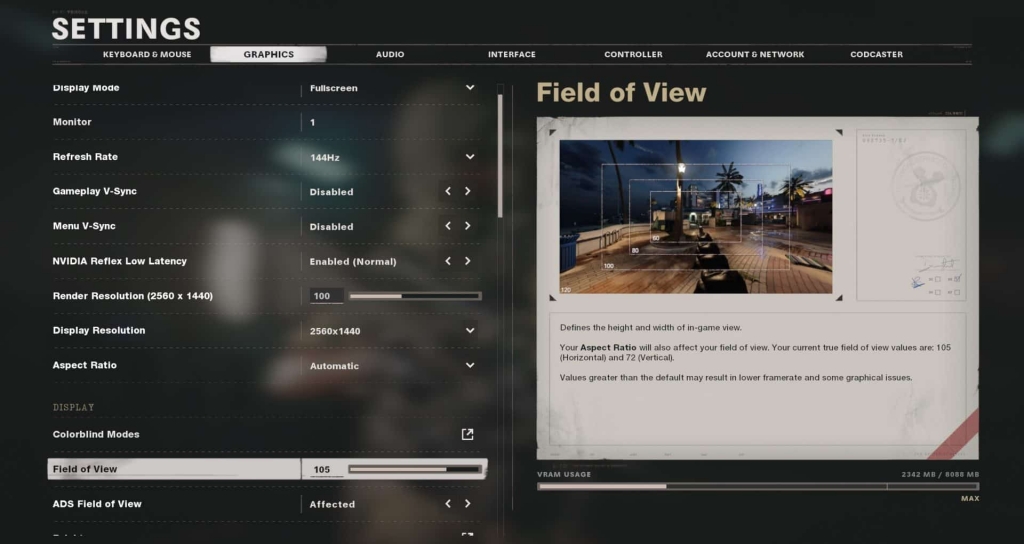
Task: Select the Graphics tab
Action: [x=268, y=54]
